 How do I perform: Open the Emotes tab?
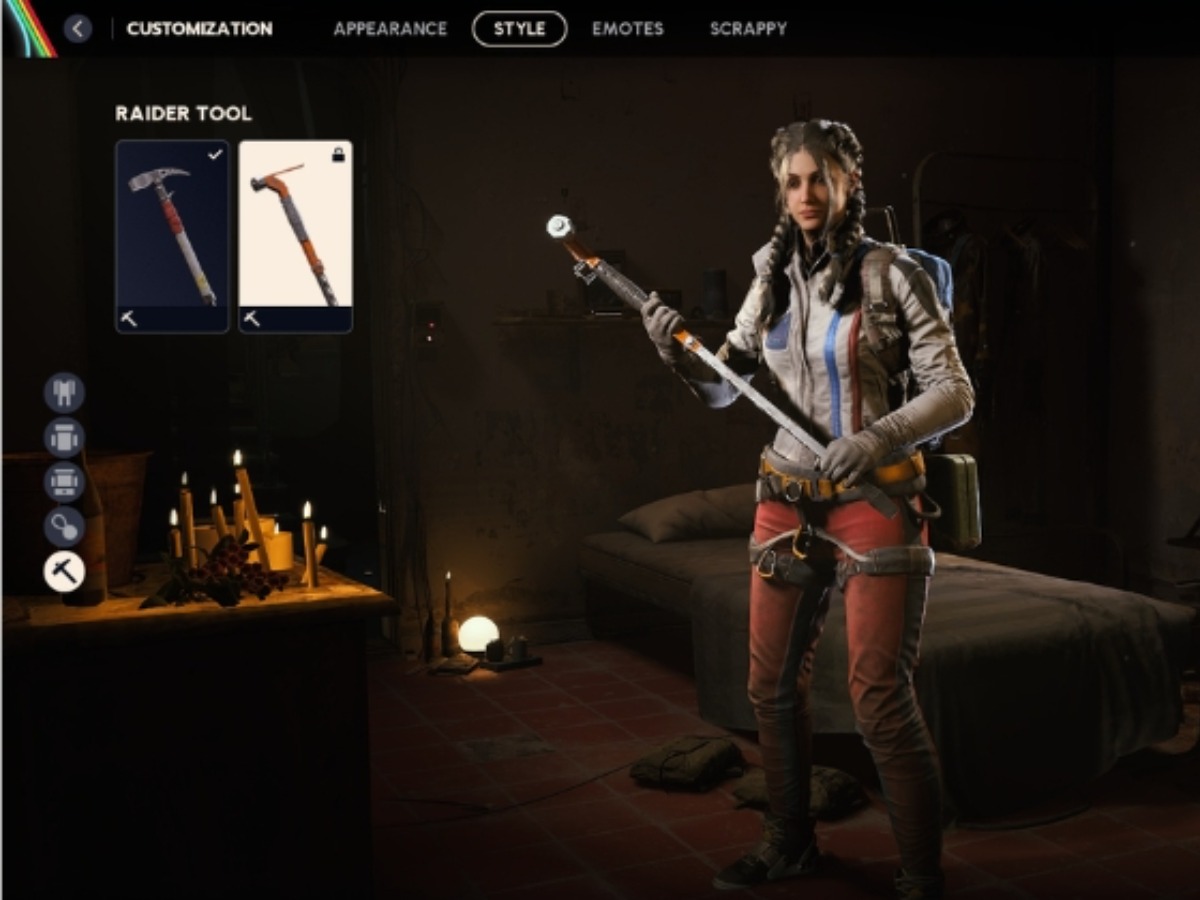click(627, 29)
